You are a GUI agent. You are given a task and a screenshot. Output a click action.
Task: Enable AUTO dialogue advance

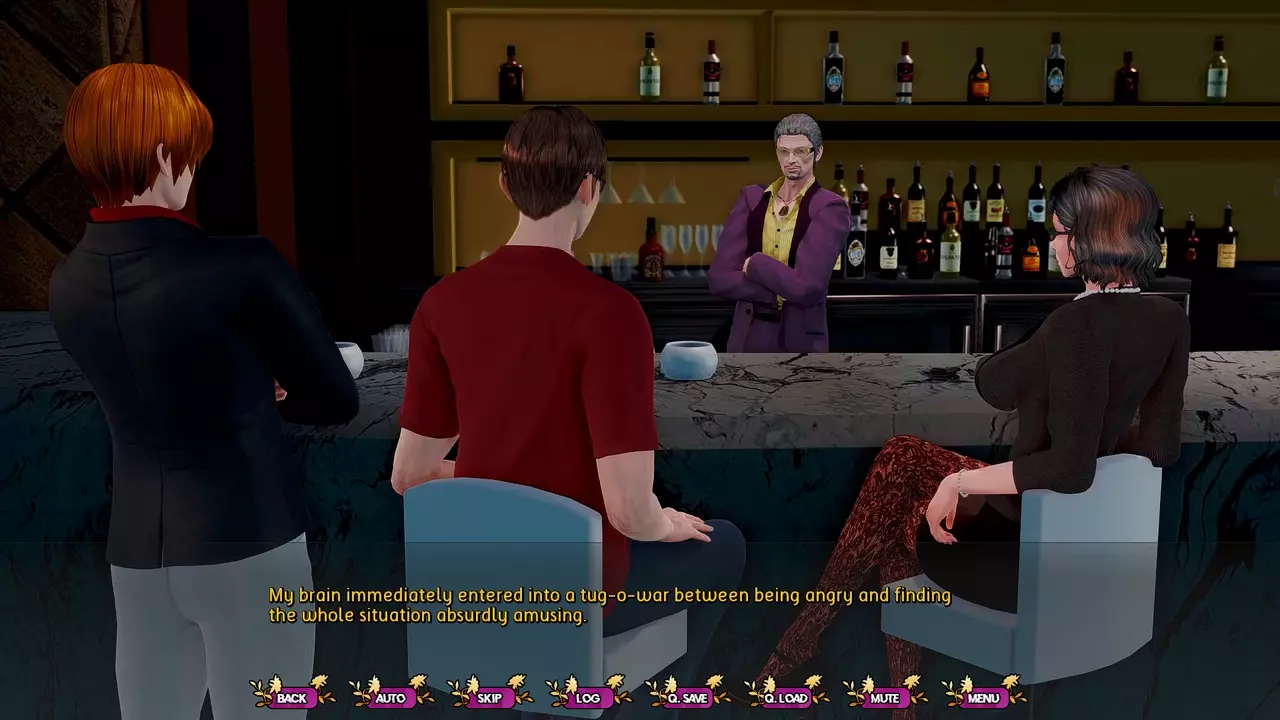[x=391, y=697]
